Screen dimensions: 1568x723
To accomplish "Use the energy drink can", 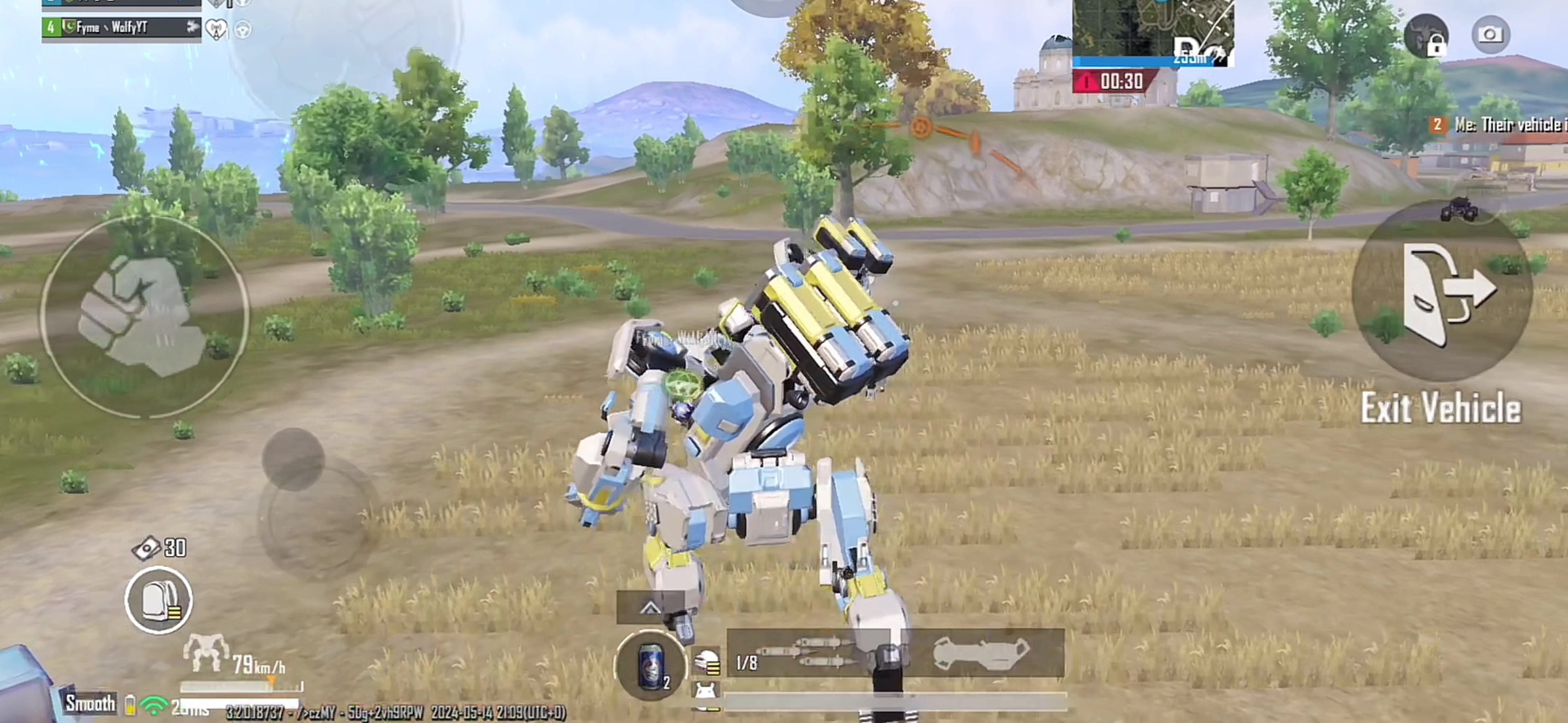I will point(651,665).
